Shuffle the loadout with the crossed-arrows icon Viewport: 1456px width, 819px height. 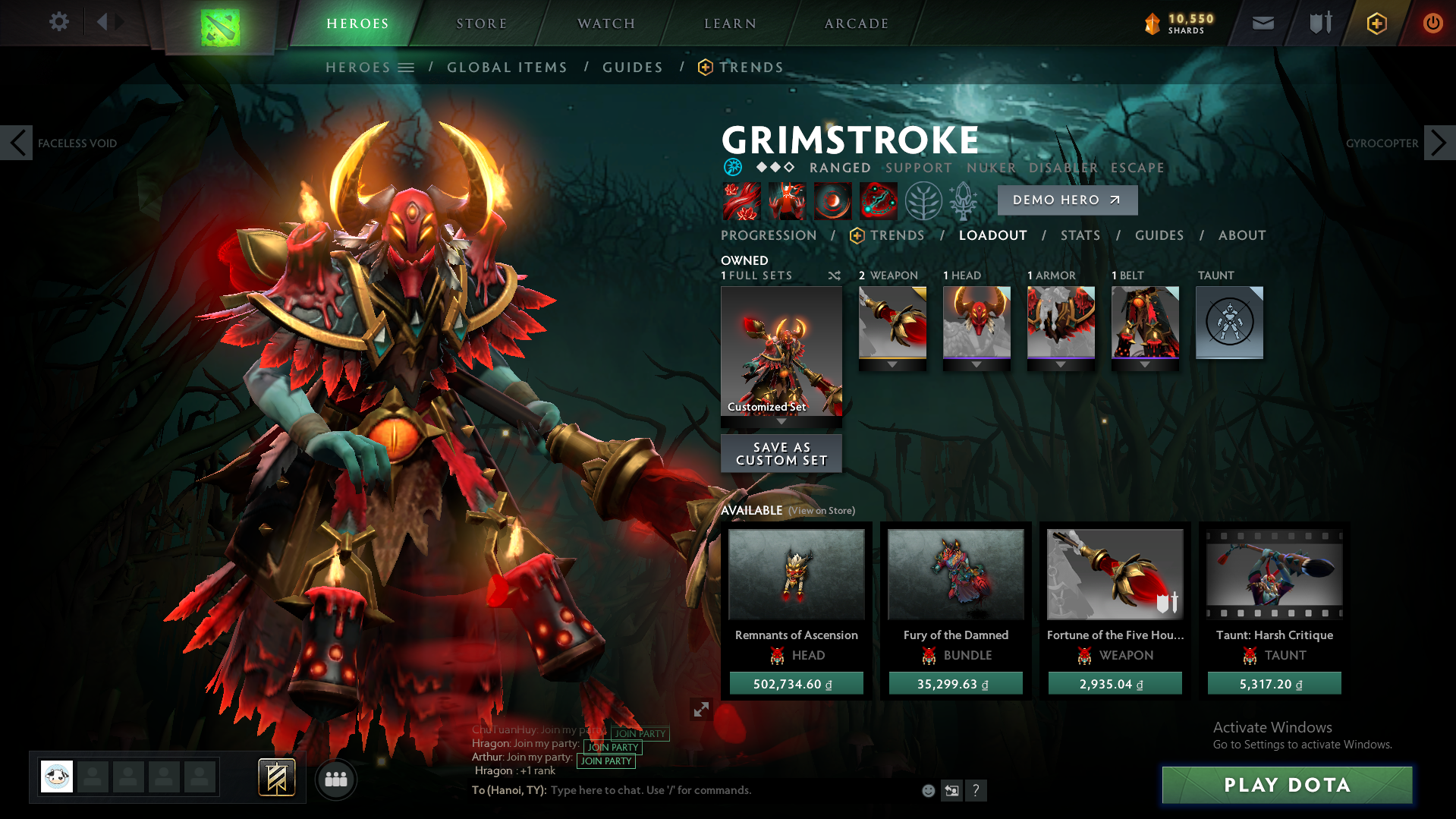(833, 276)
